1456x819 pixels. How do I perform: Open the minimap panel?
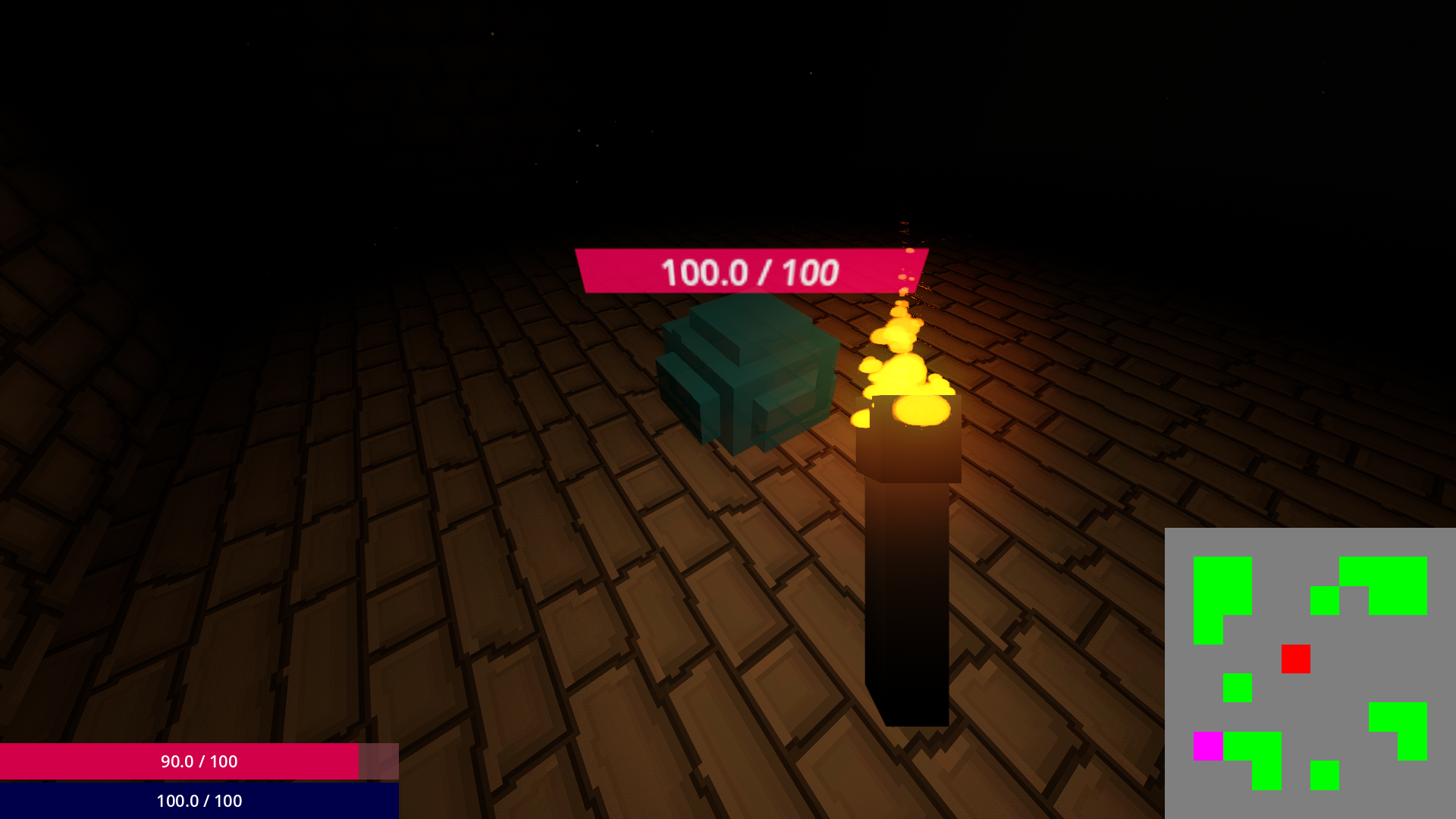click(1312, 675)
